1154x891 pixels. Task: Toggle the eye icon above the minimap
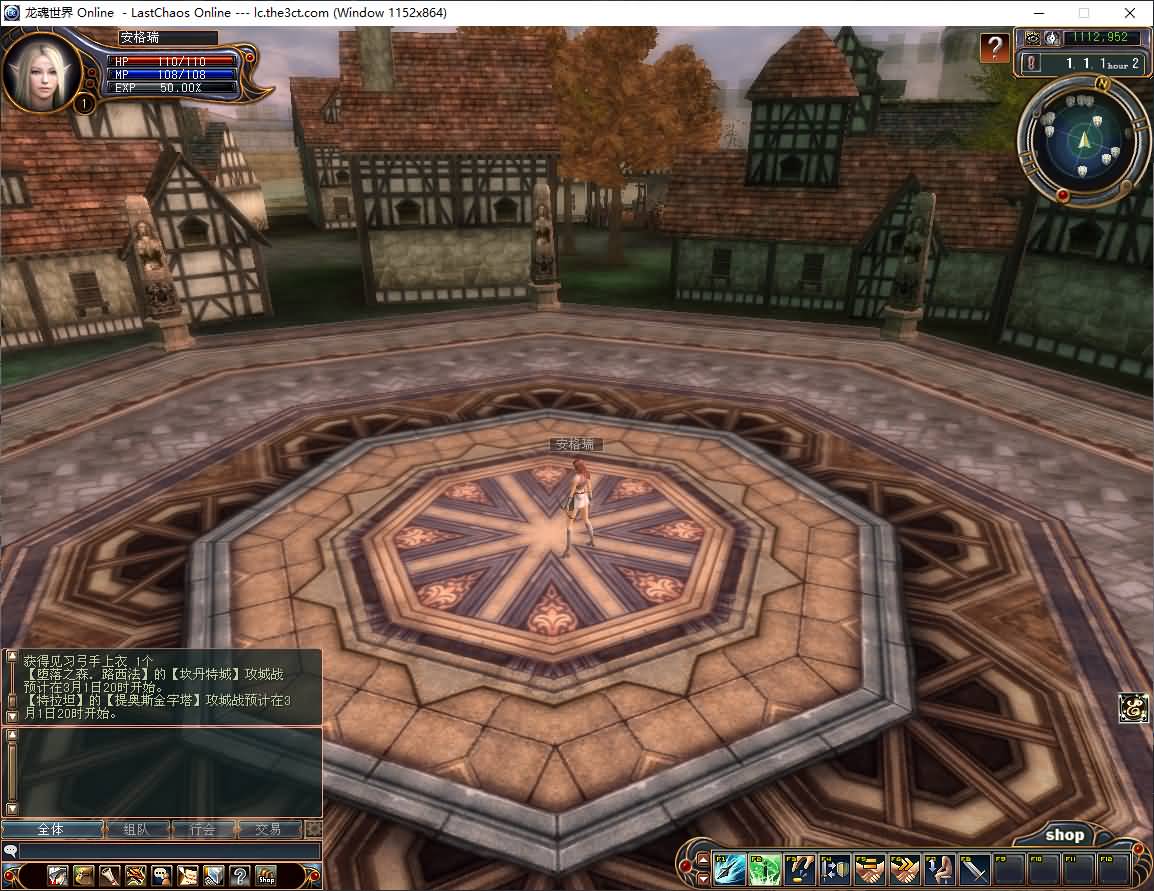(x=1032, y=38)
